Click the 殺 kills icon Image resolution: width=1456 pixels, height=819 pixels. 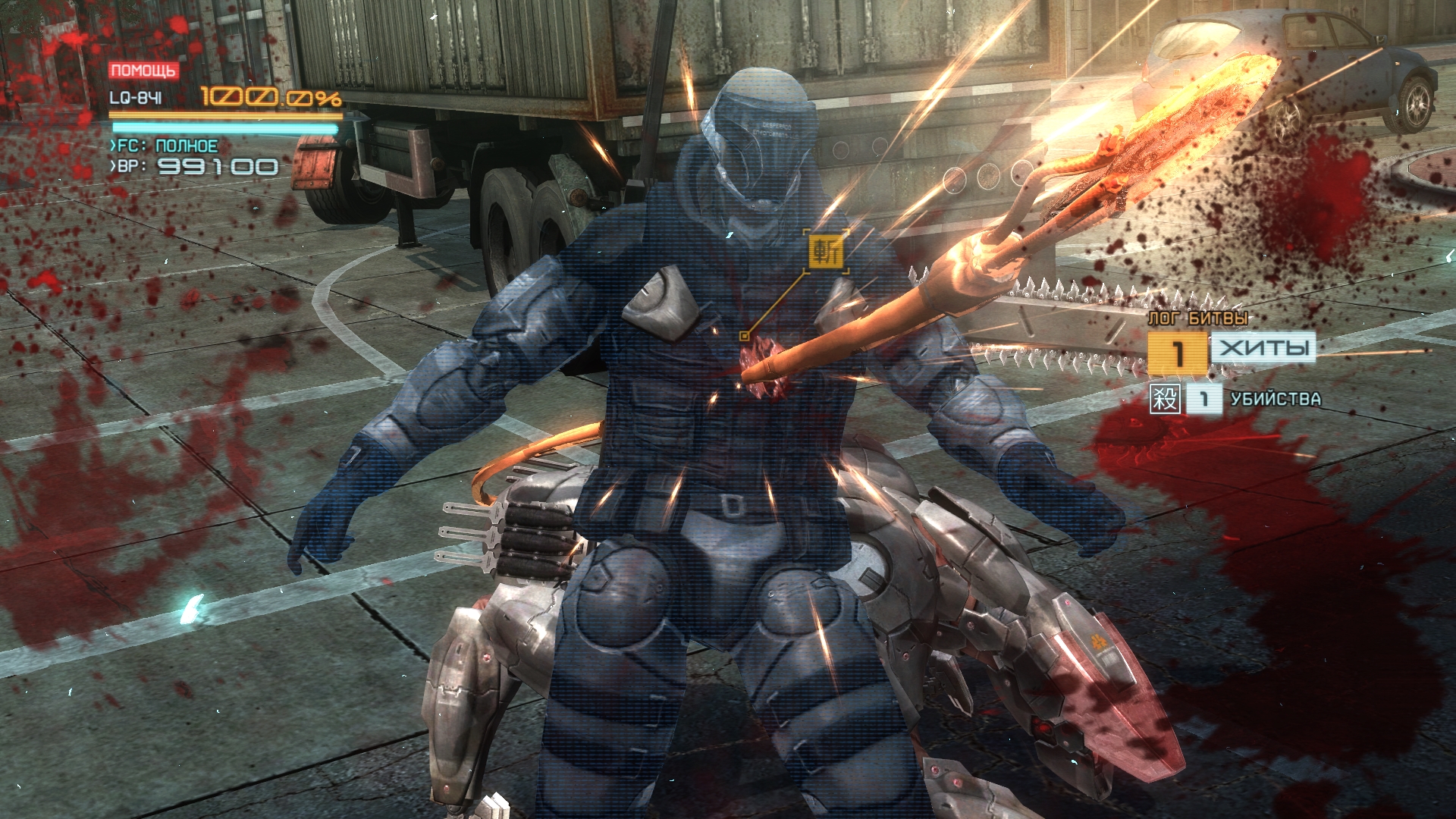click(x=1165, y=399)
